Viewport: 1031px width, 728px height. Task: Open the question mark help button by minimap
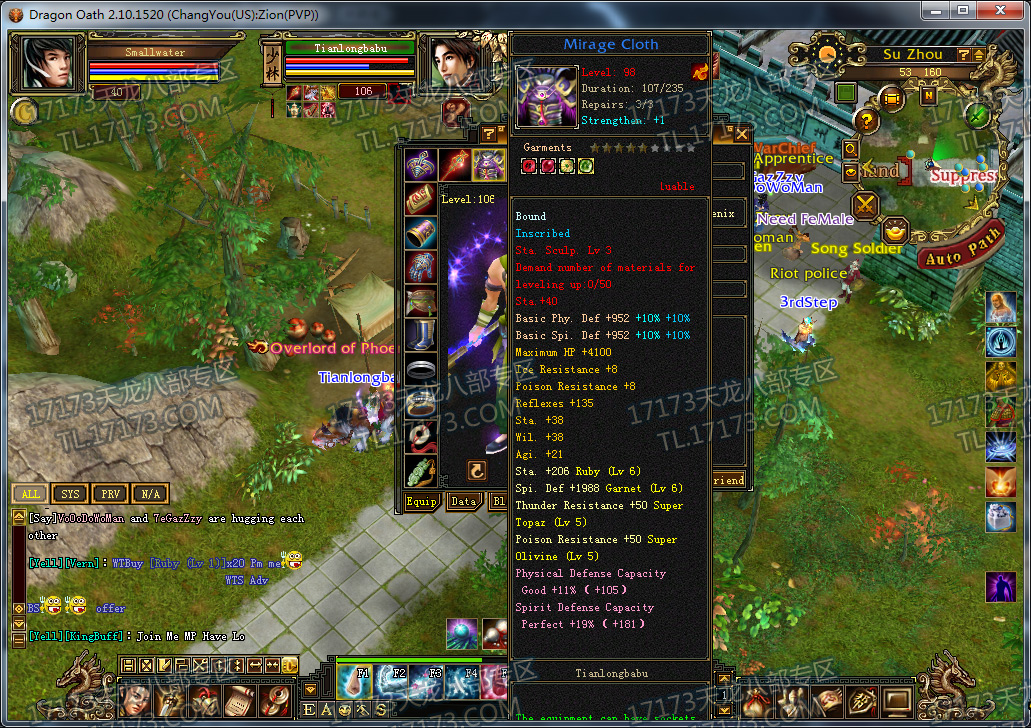click(x=866, y=120)
